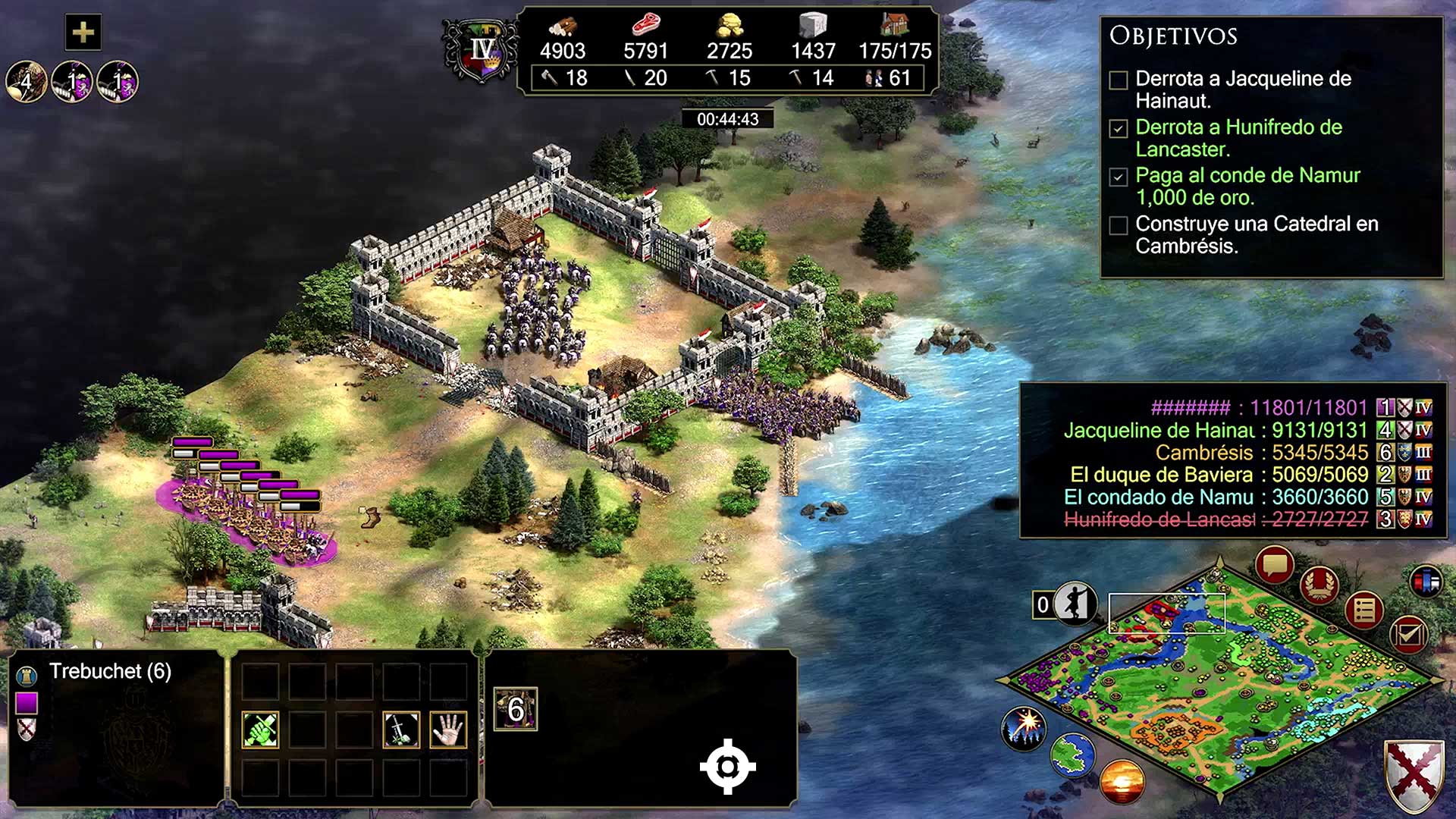The width and height of the screenshot is (1456, 819).
Task: Toggle the objectives checkmark button
Action: pos(1408,634)
